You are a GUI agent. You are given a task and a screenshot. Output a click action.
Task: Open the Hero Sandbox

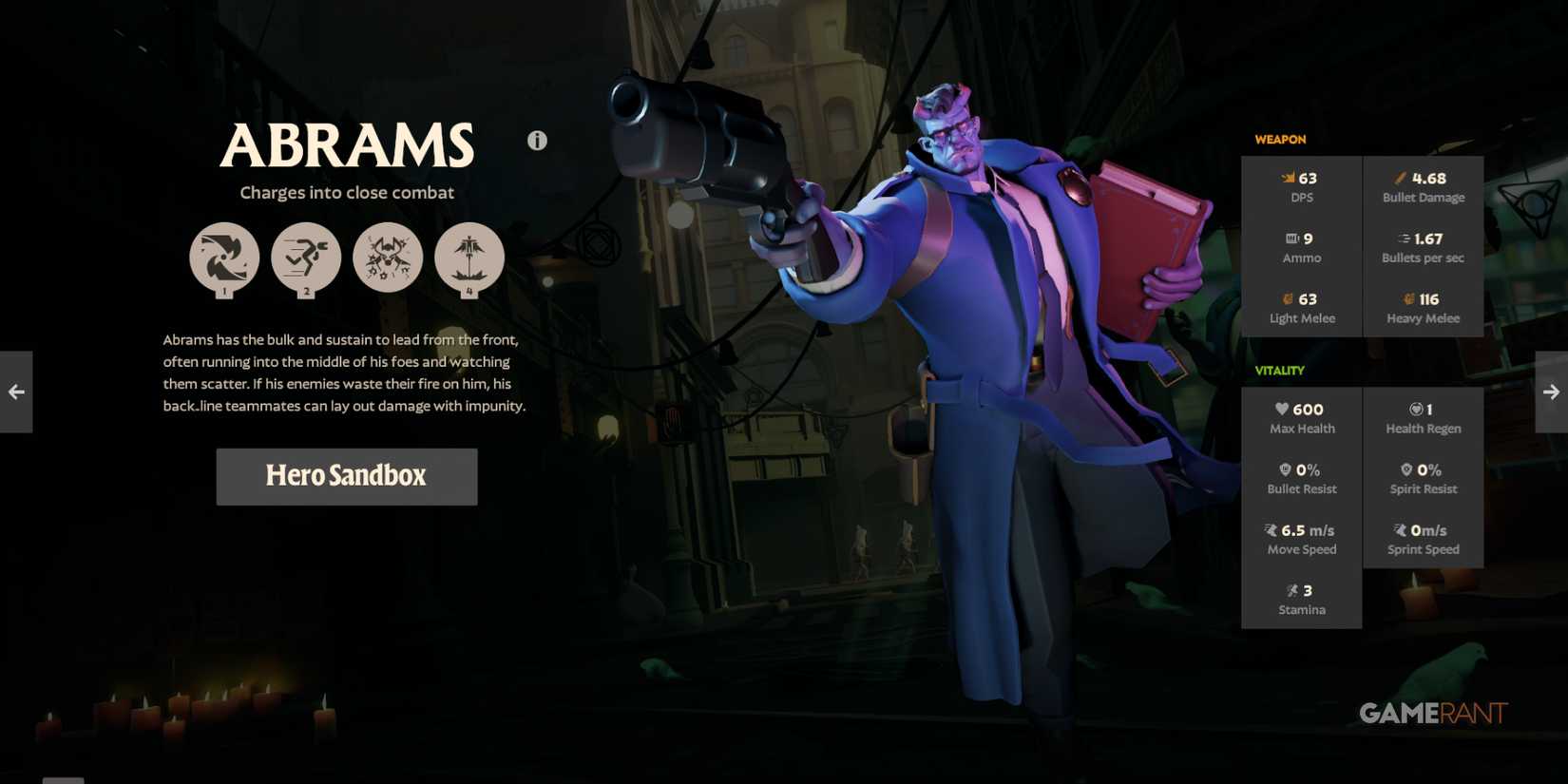(347, 476)
